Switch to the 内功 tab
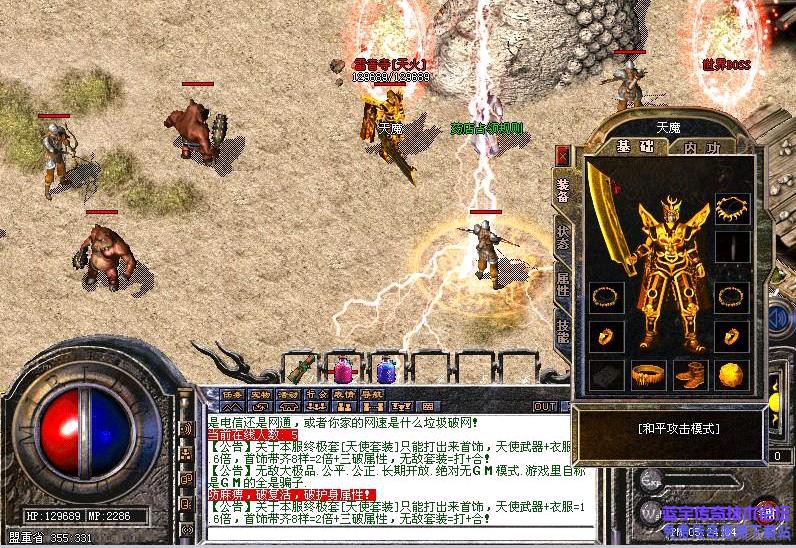Image resolution: width=796 pixels, height=548 pixels. pos(703,147)
